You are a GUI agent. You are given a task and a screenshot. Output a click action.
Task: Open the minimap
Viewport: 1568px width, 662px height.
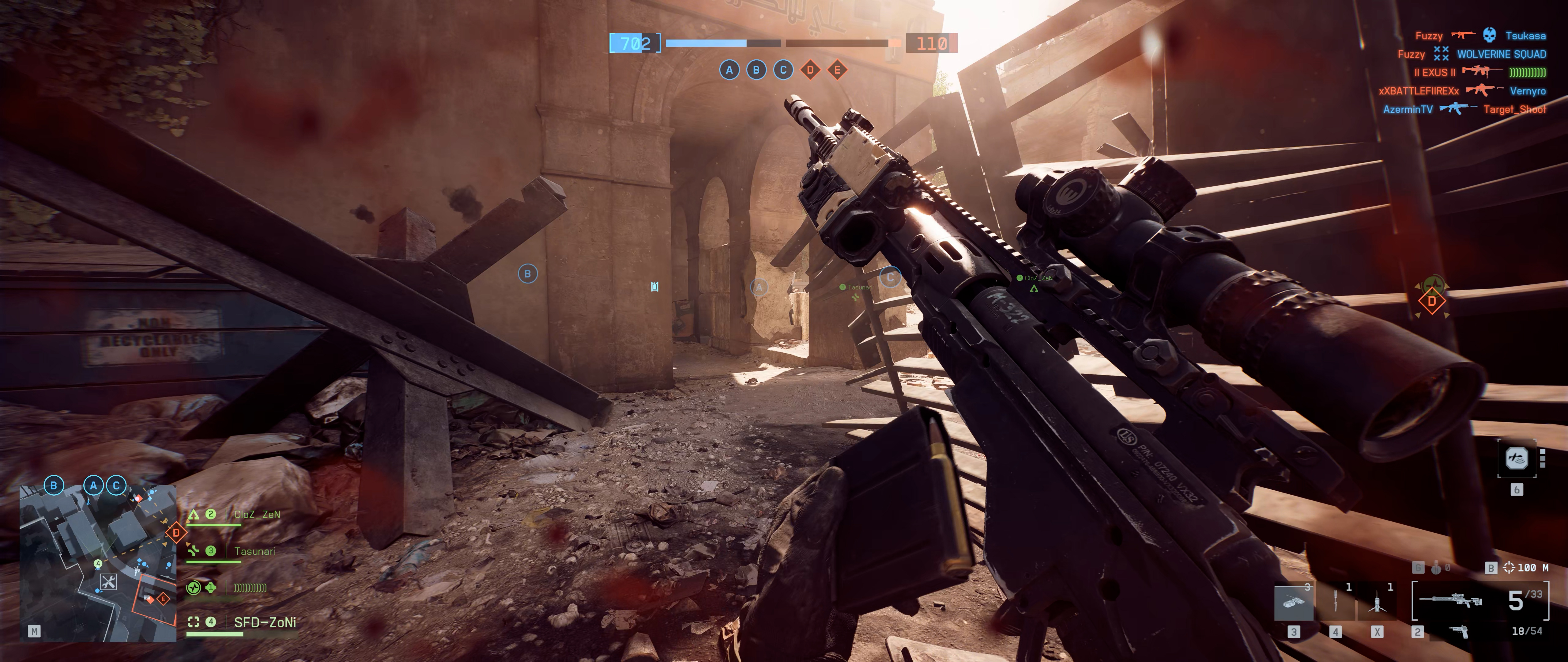pos(97,563)
